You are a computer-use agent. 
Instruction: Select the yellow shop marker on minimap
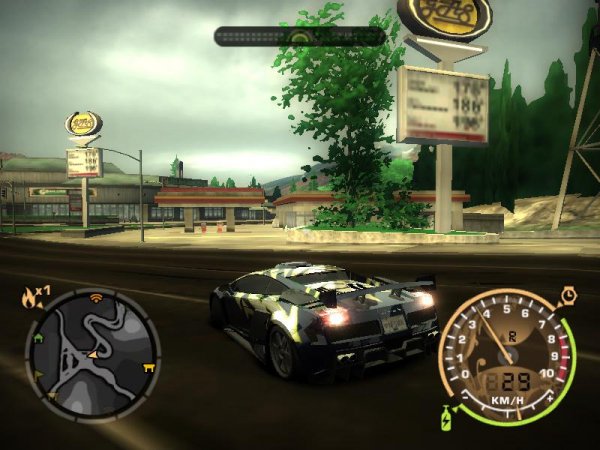coord(150,367)
